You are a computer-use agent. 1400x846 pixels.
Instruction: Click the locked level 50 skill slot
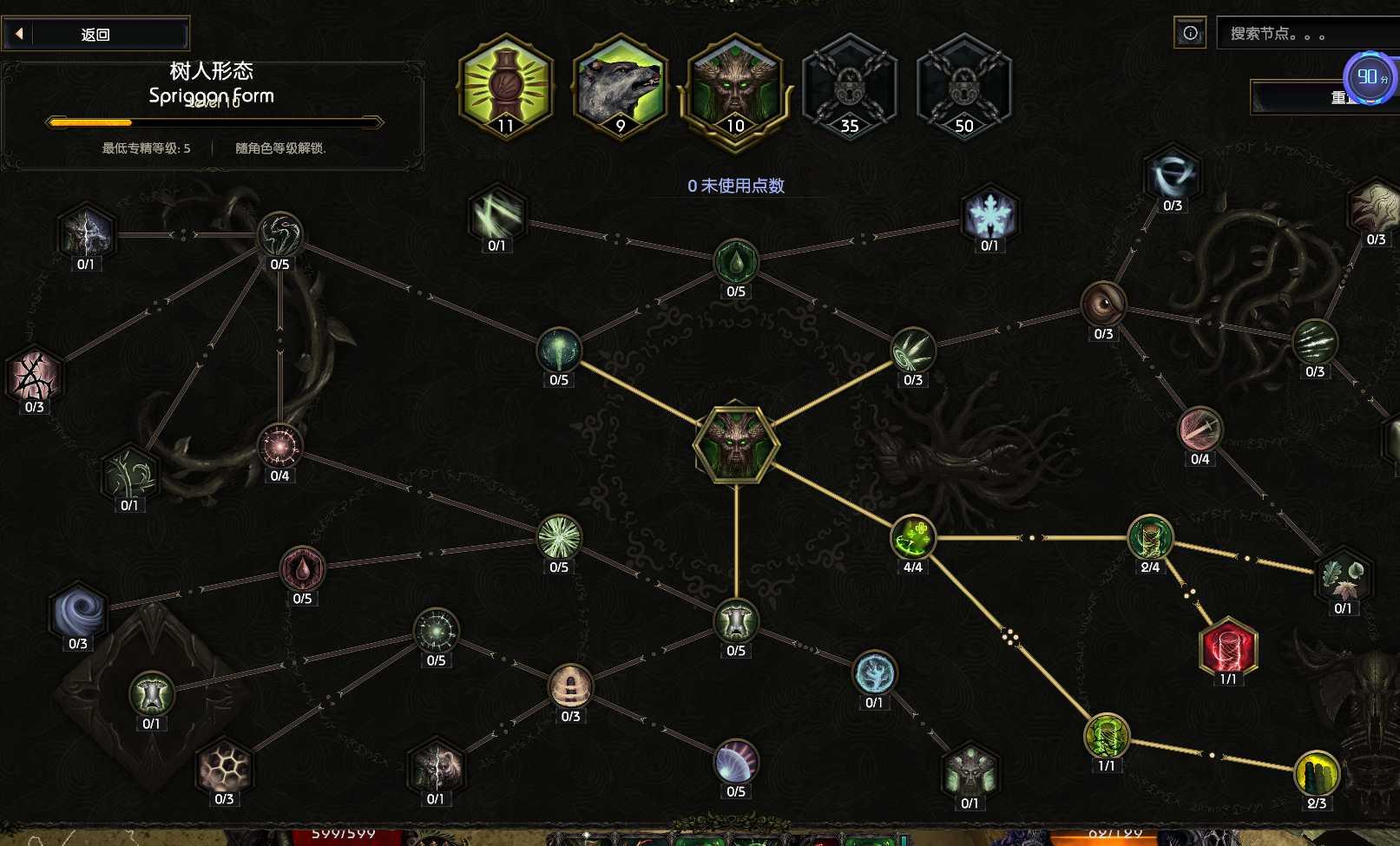(964, 85)
